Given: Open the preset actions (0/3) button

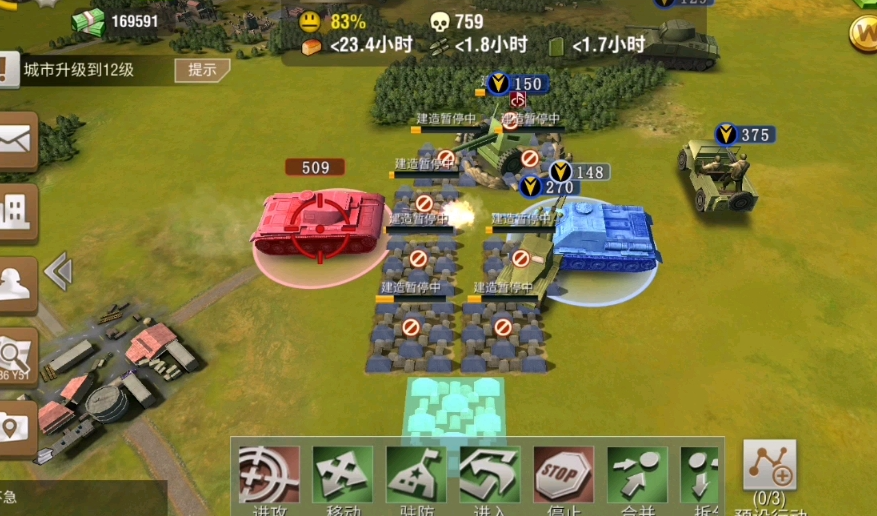Looking at the screenshot, I should pyautogui.click(x=769, y=467).
